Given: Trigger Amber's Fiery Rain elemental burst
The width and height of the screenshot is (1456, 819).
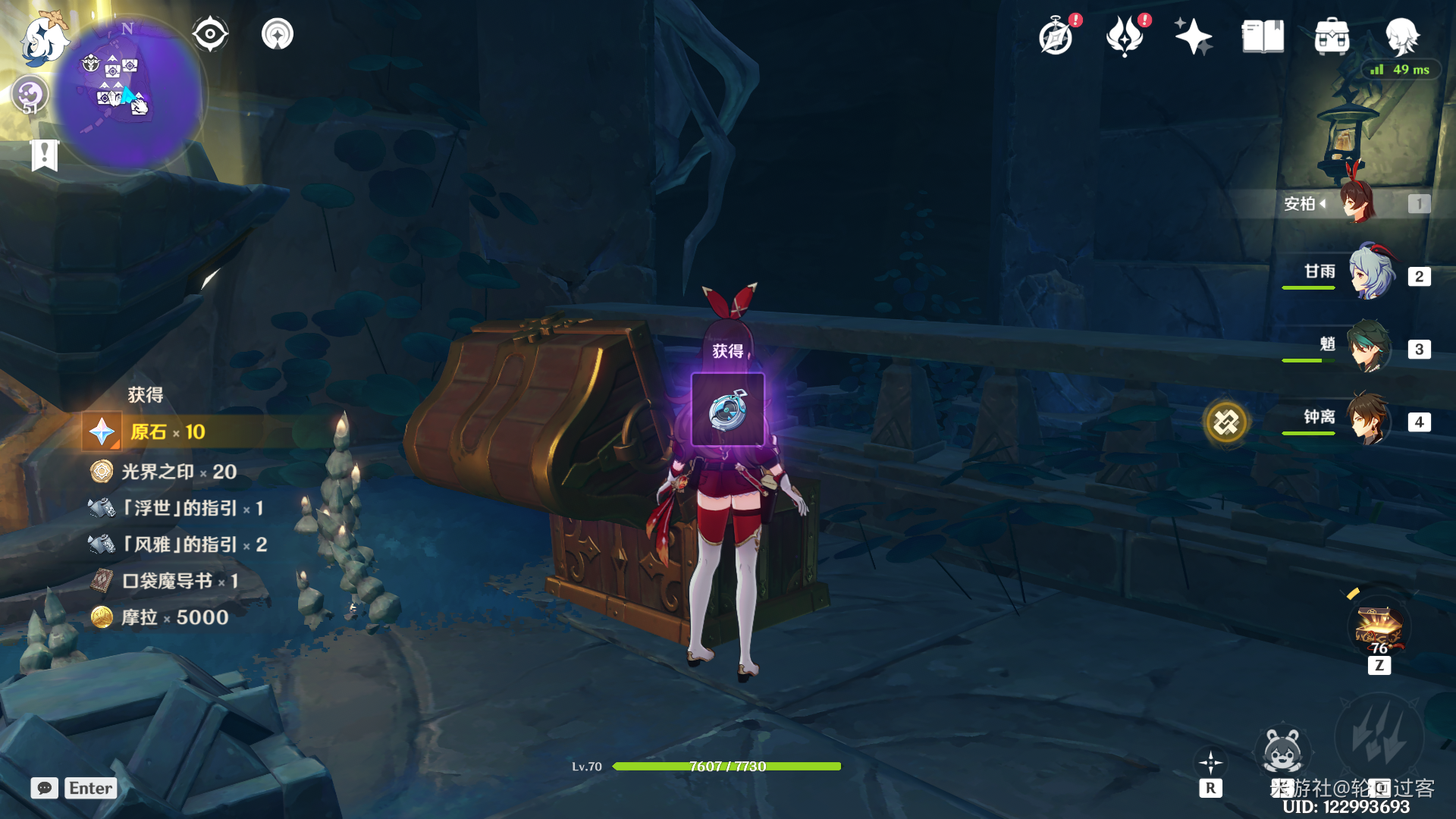Looking at the screenshot, I should tap(1379, 737).
